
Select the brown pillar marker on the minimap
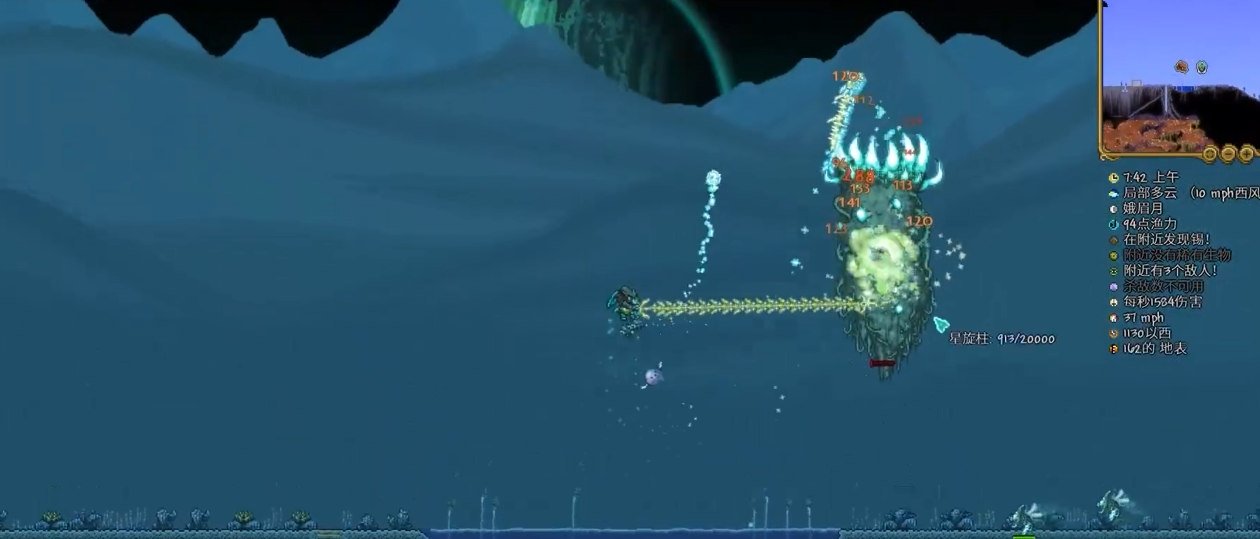click(x=1182, y=67)
